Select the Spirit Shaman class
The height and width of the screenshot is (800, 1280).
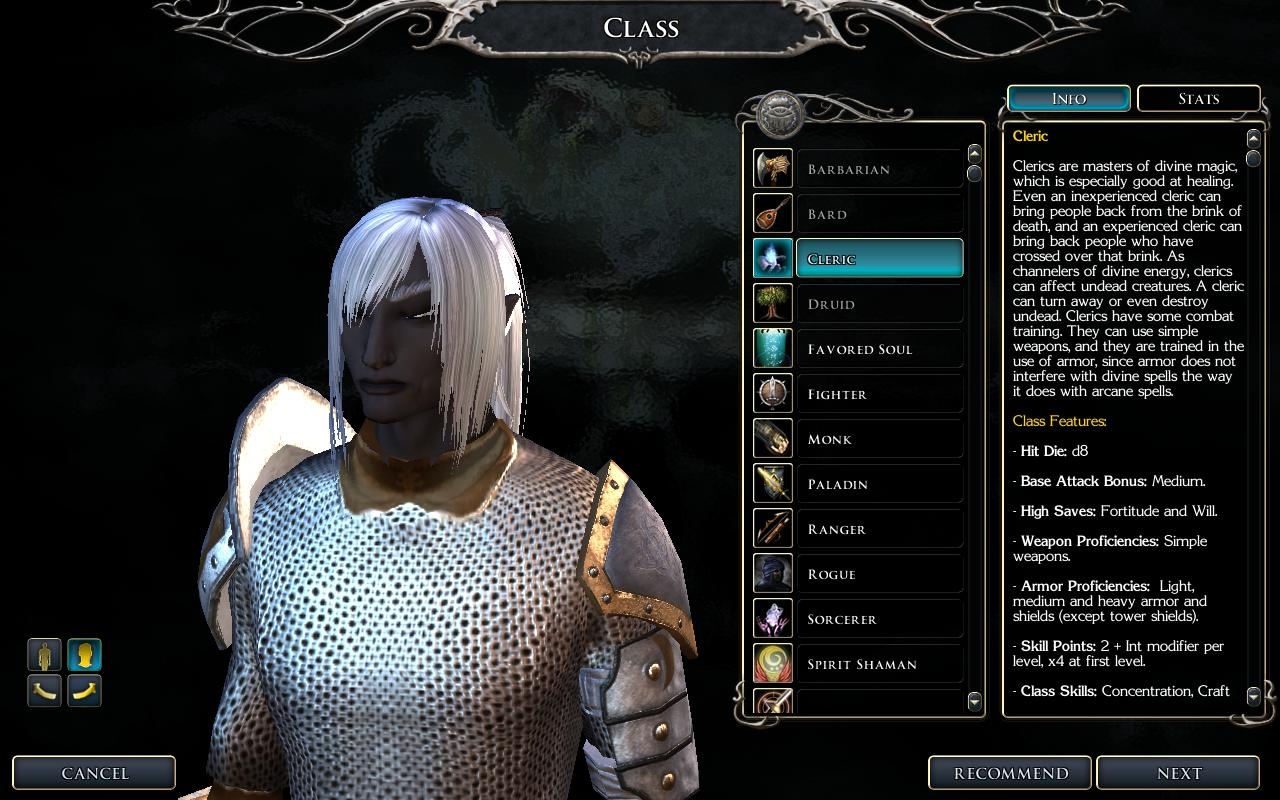tap(878, 664)
